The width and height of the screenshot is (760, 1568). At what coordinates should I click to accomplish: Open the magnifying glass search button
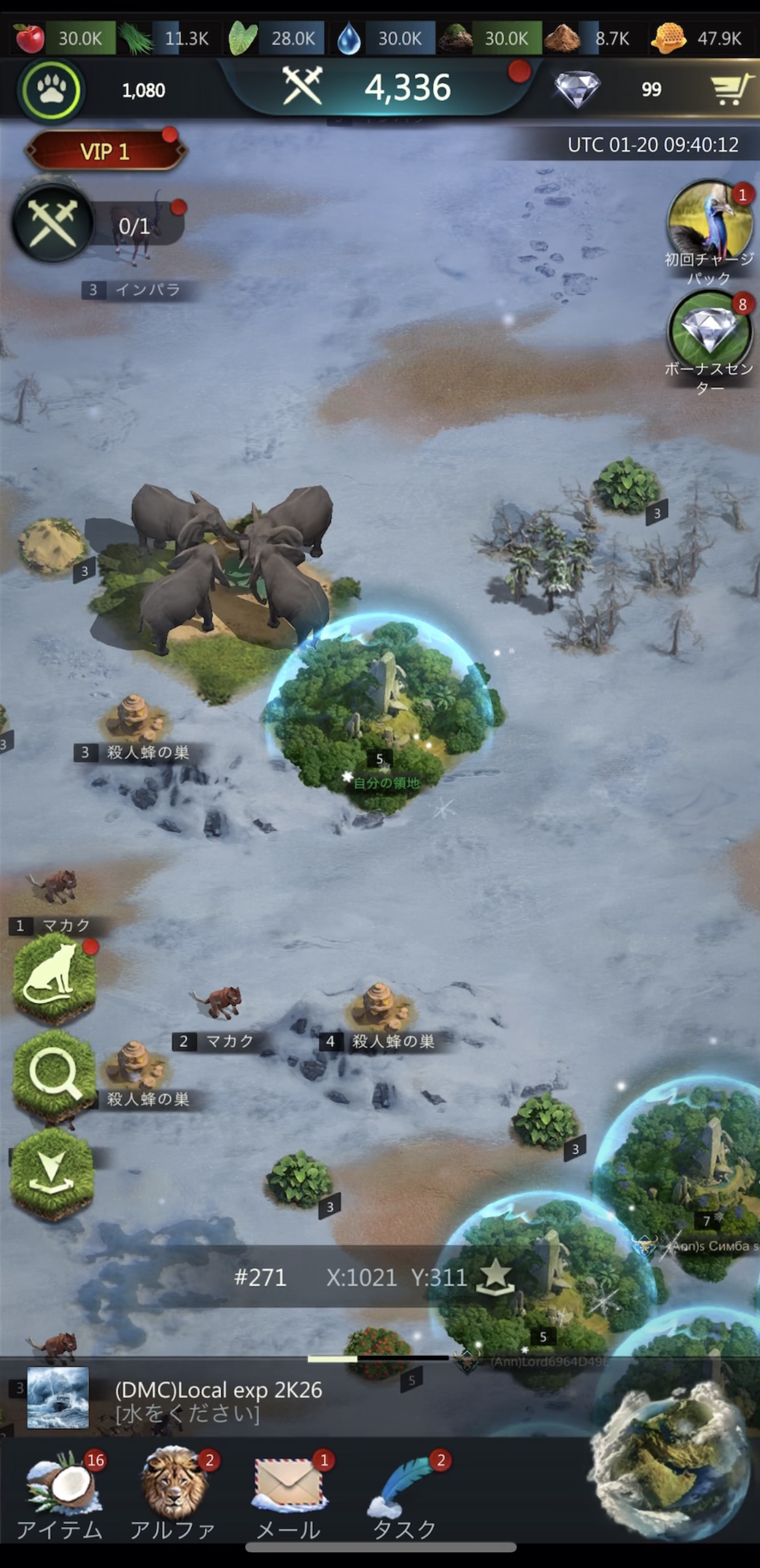tap(53, 1075)
